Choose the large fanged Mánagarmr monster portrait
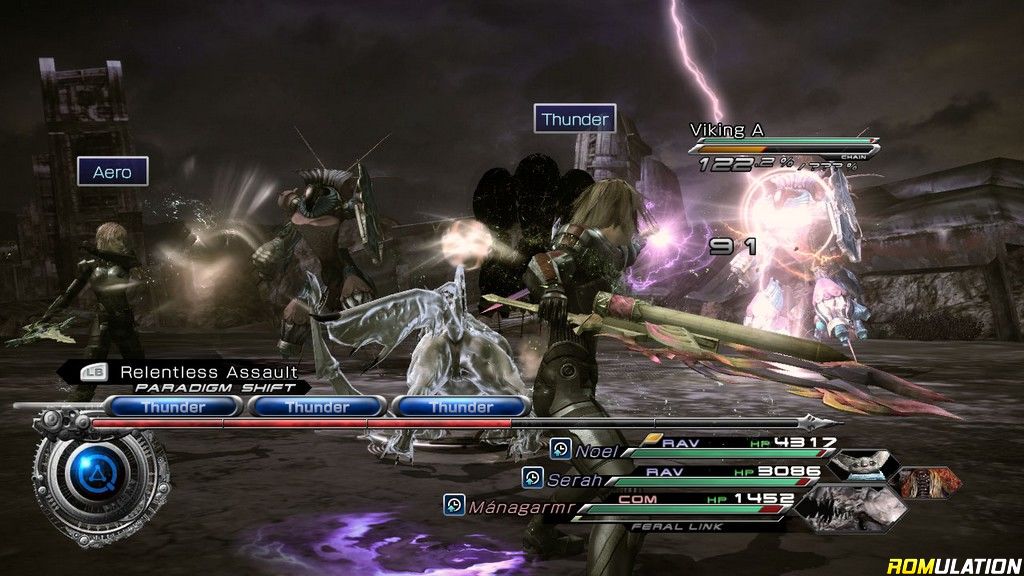This screenshot has height=576, width=1024. (850, 505)
